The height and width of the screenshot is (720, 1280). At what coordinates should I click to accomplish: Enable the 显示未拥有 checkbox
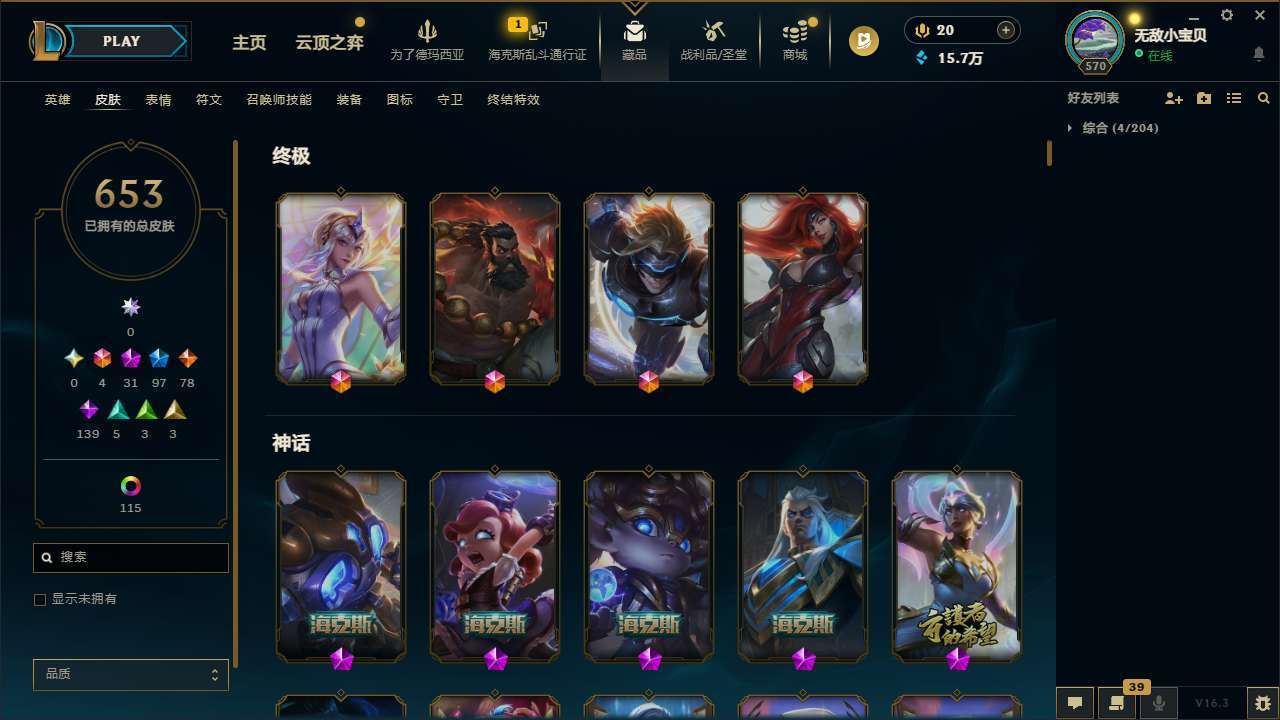point(40,599)
